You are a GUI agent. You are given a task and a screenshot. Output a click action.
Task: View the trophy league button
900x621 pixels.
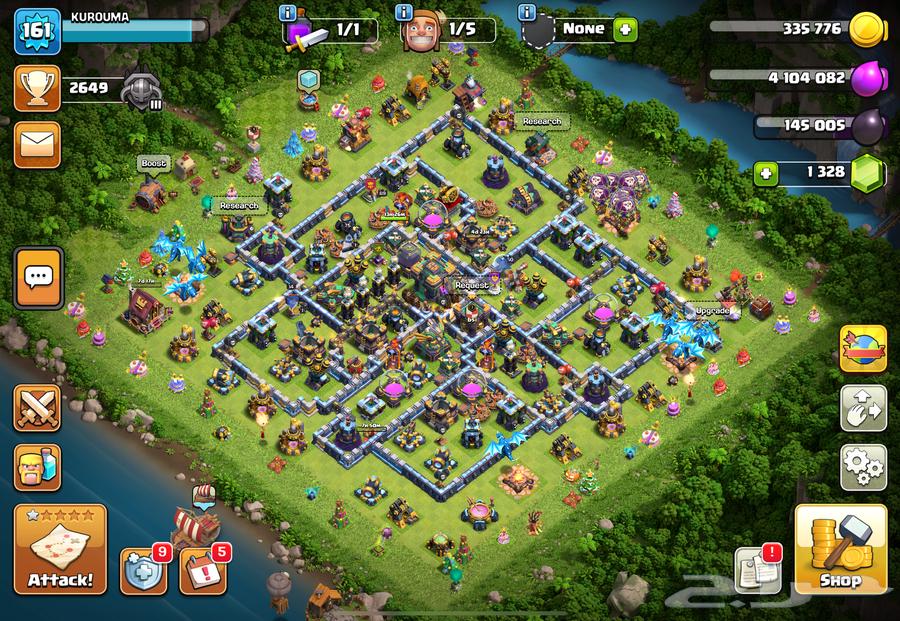38,89
